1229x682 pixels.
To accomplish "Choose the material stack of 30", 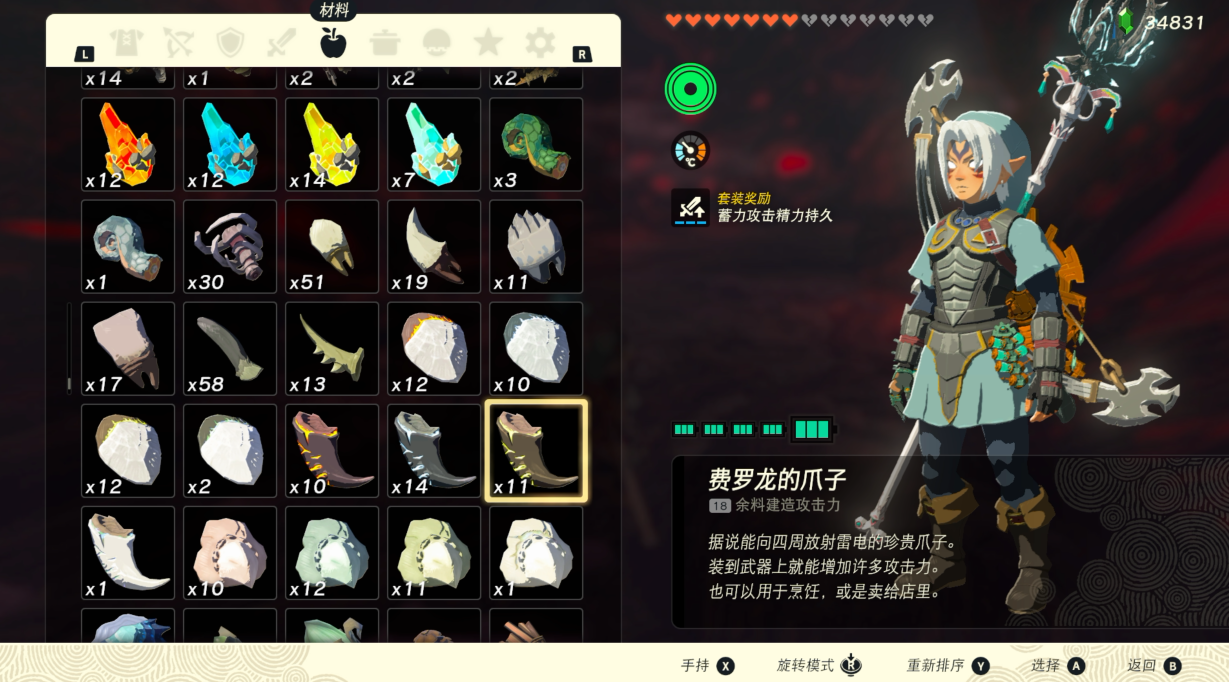I will (230, 246).
